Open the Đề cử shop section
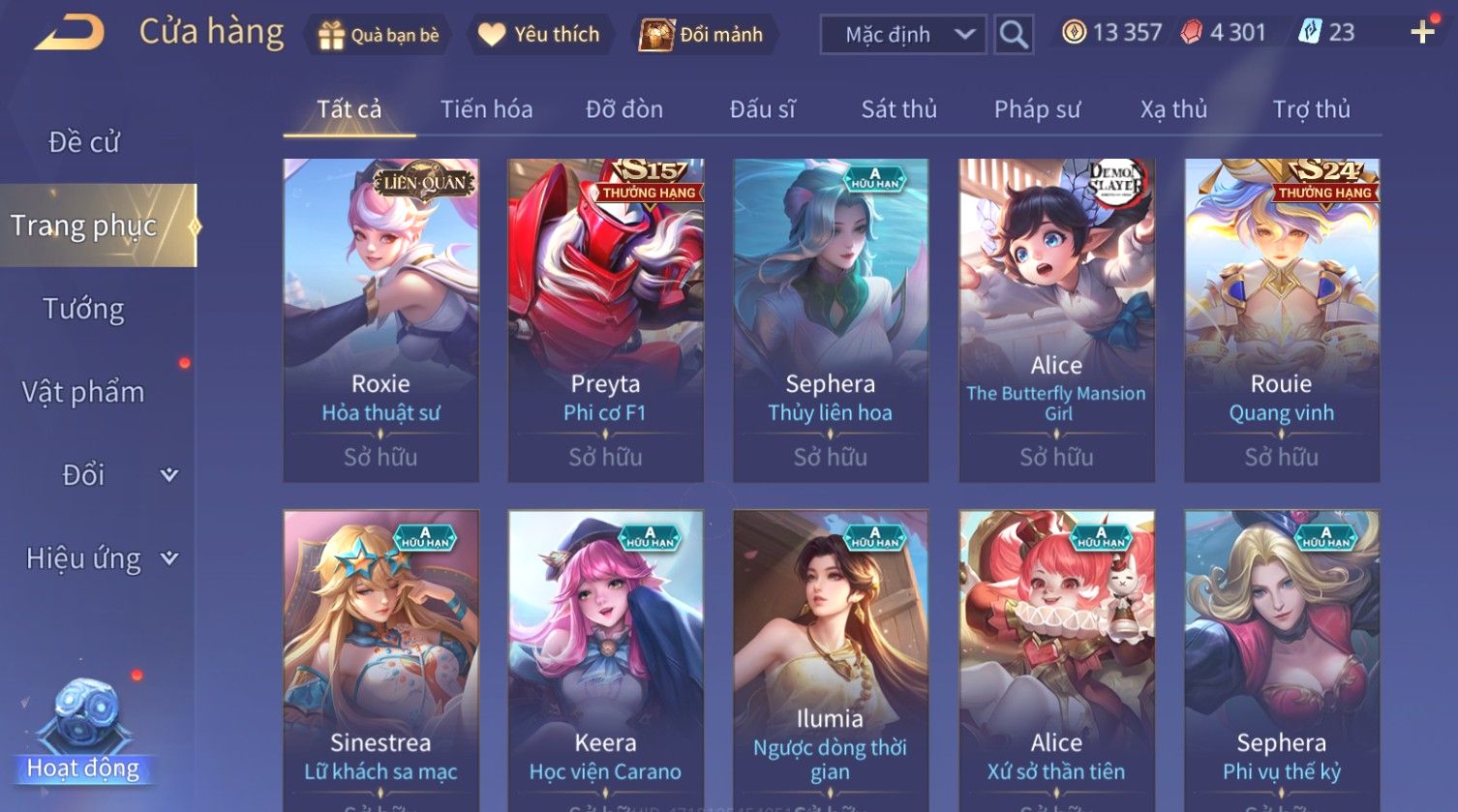Viewport: 1458px width, 812px height. (x=84, y=142)
